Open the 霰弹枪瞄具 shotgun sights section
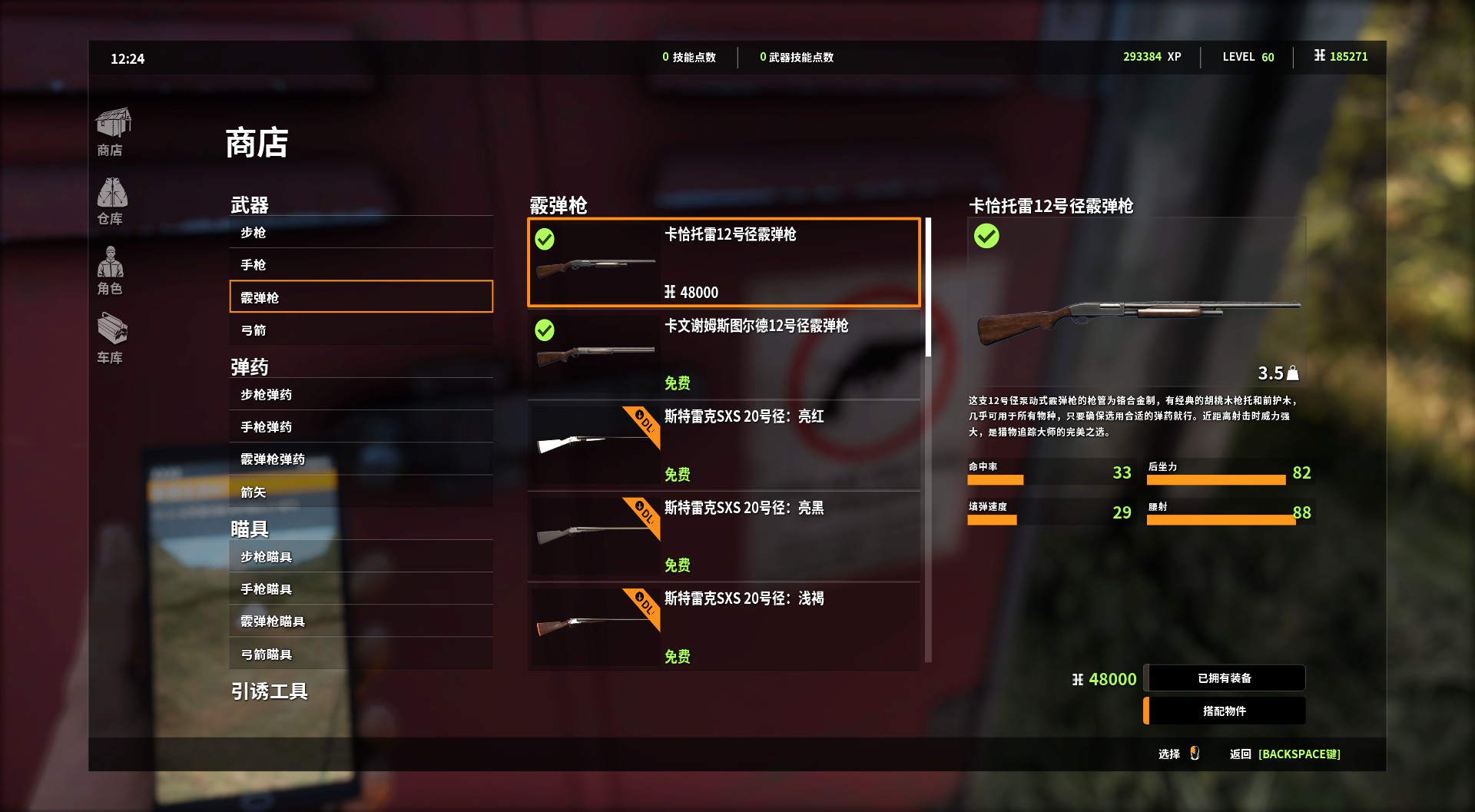This screenshot has height=812, width=1475. (273, 621)
